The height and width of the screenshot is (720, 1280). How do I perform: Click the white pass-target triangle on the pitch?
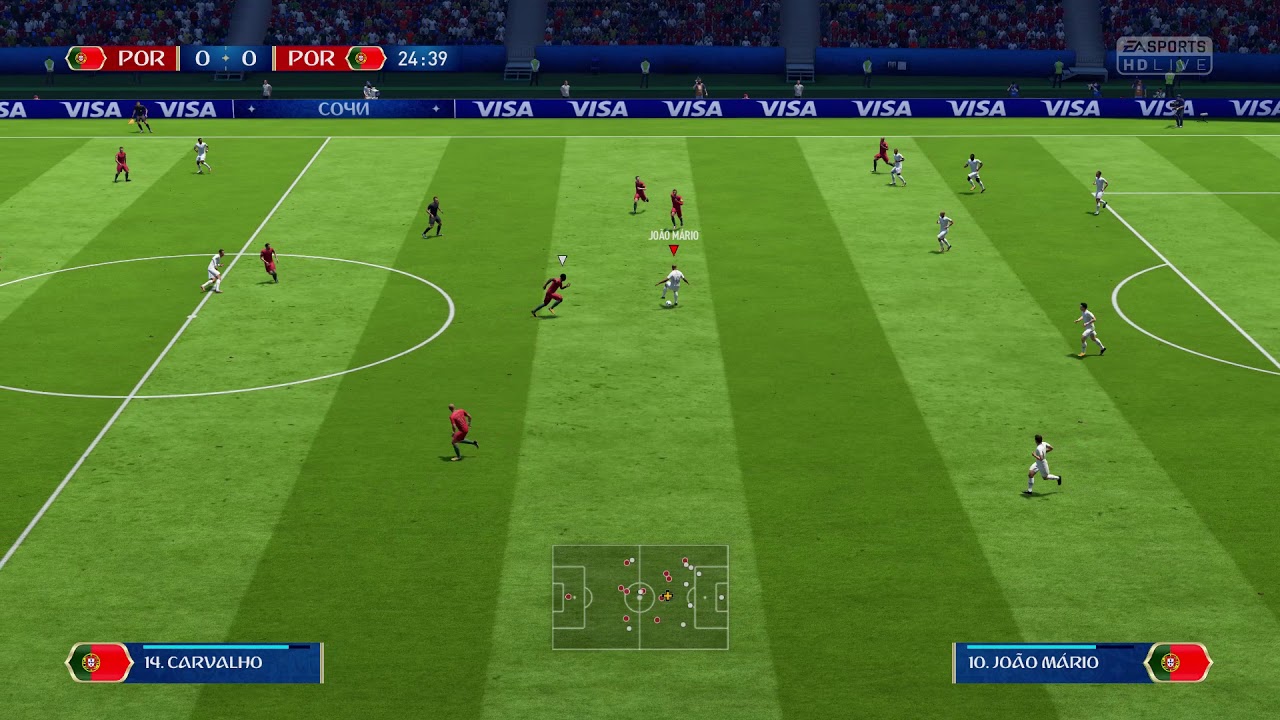click(x=563, y=259)
